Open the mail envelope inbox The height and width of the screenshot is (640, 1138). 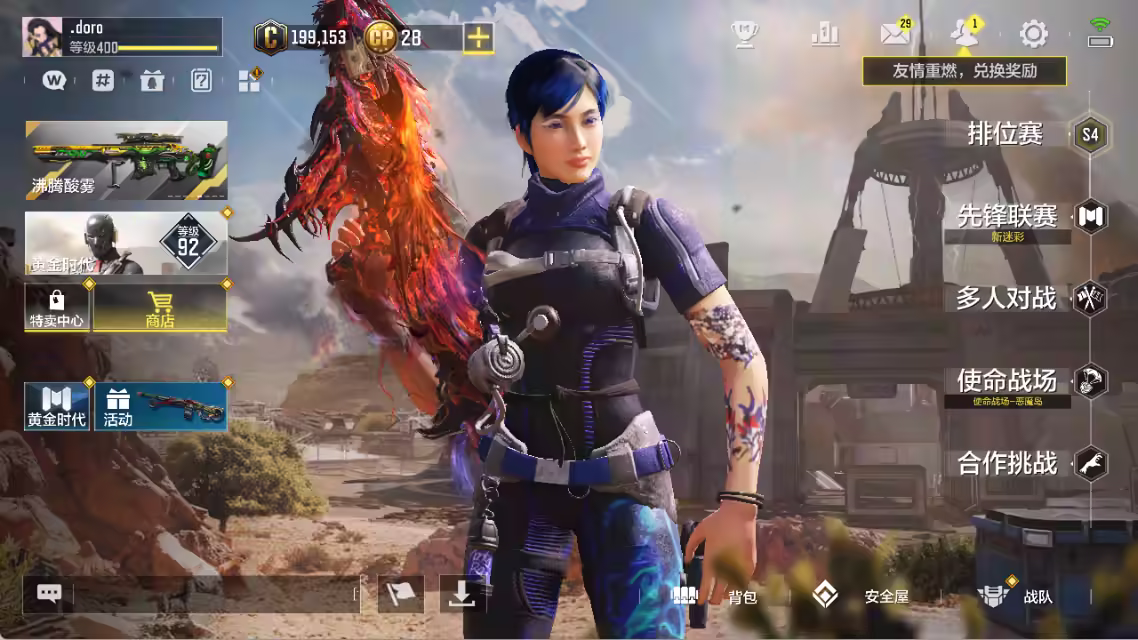pos(894,34)
